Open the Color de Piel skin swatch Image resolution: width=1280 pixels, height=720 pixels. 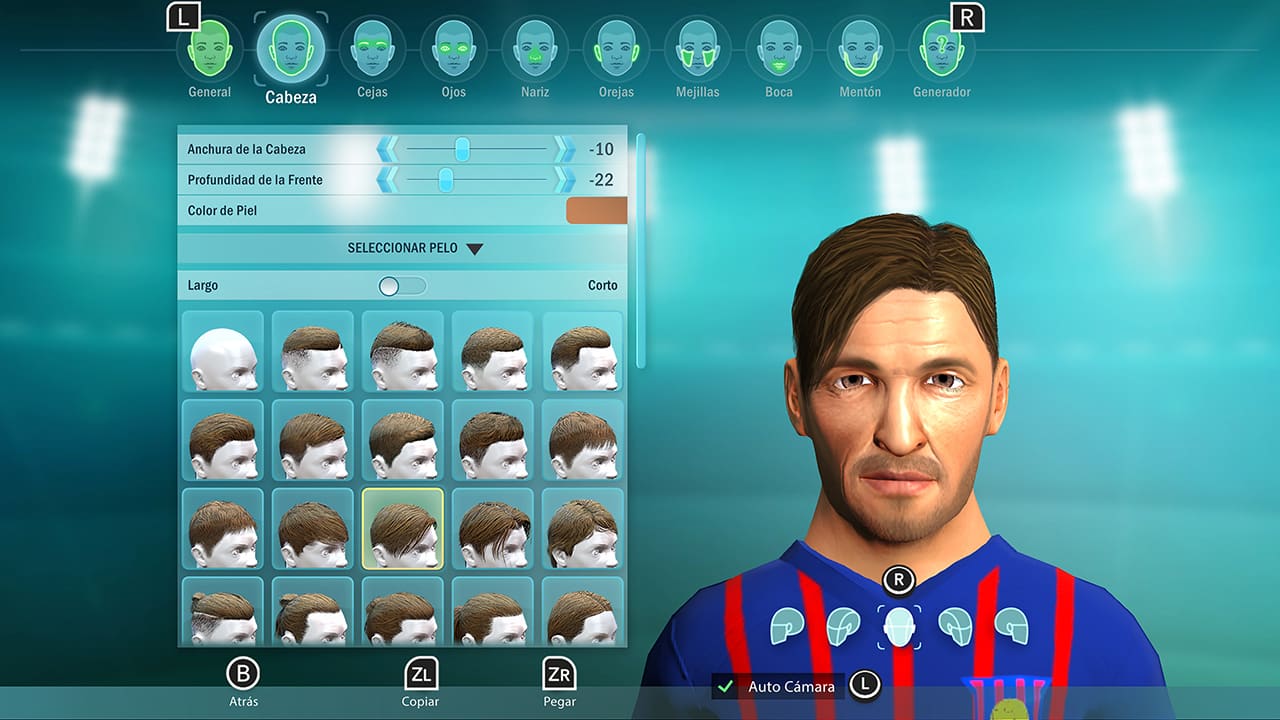[x=595, y=210]
